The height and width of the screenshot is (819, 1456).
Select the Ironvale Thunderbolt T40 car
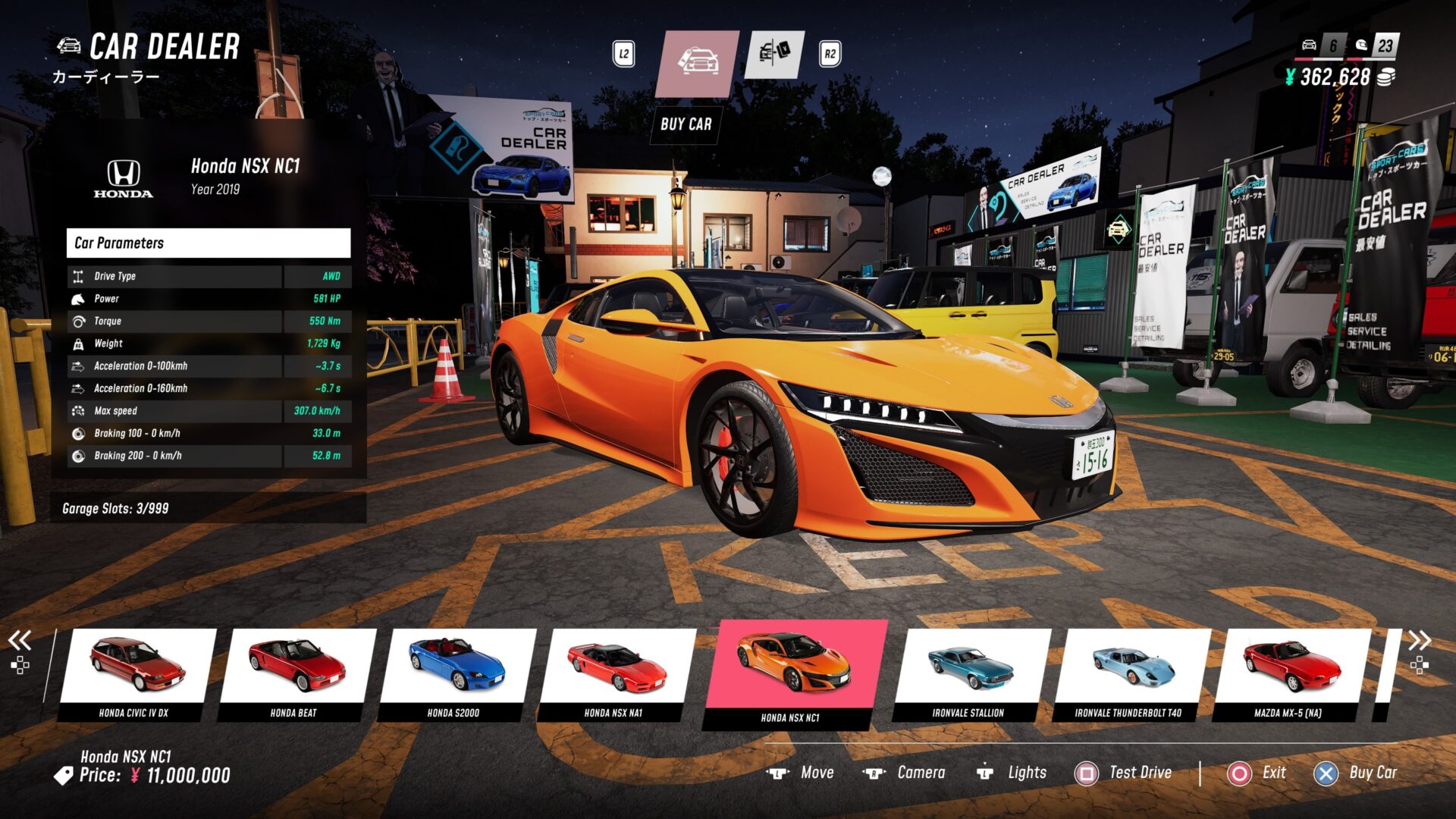(x=1130, y=671)
